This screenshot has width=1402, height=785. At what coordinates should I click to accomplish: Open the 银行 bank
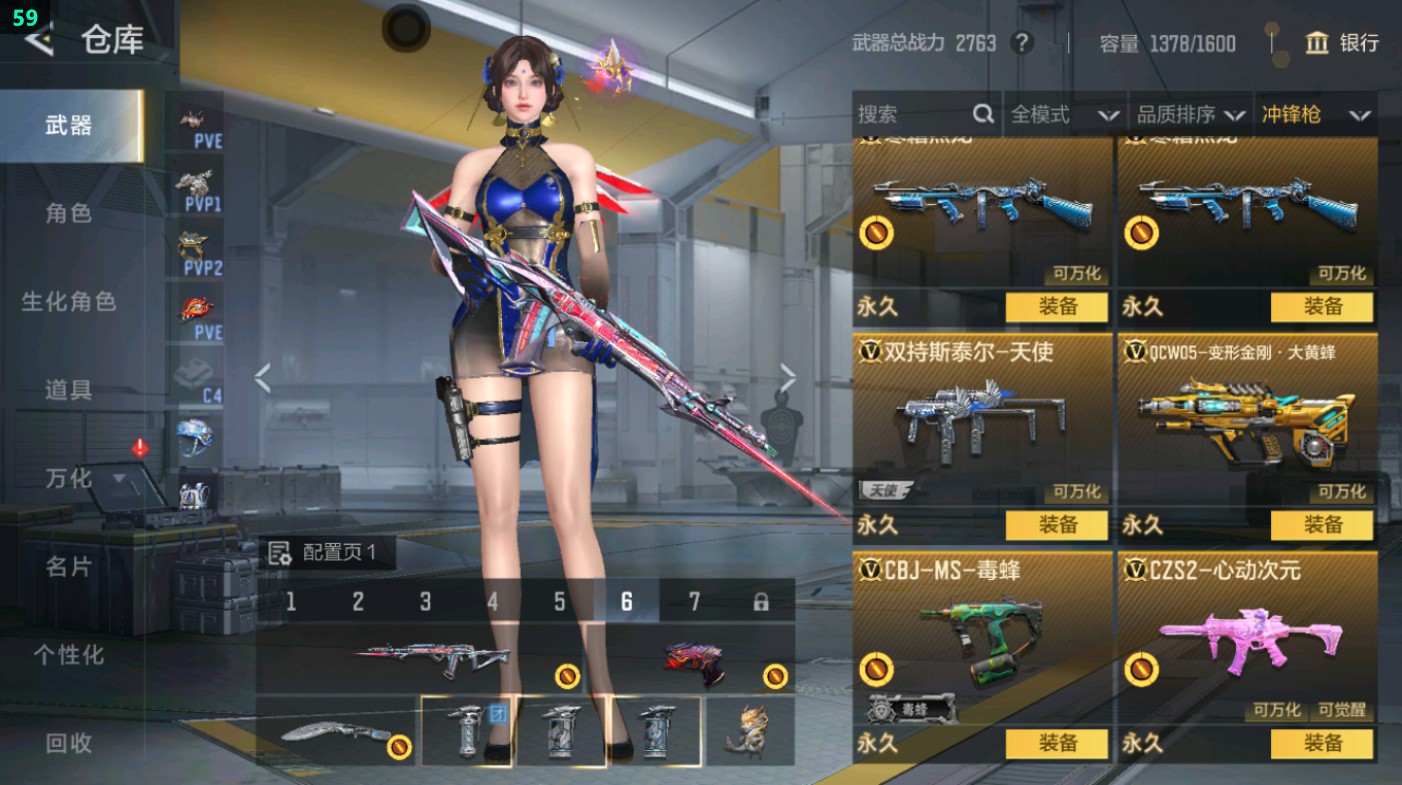click(1342, 43)
